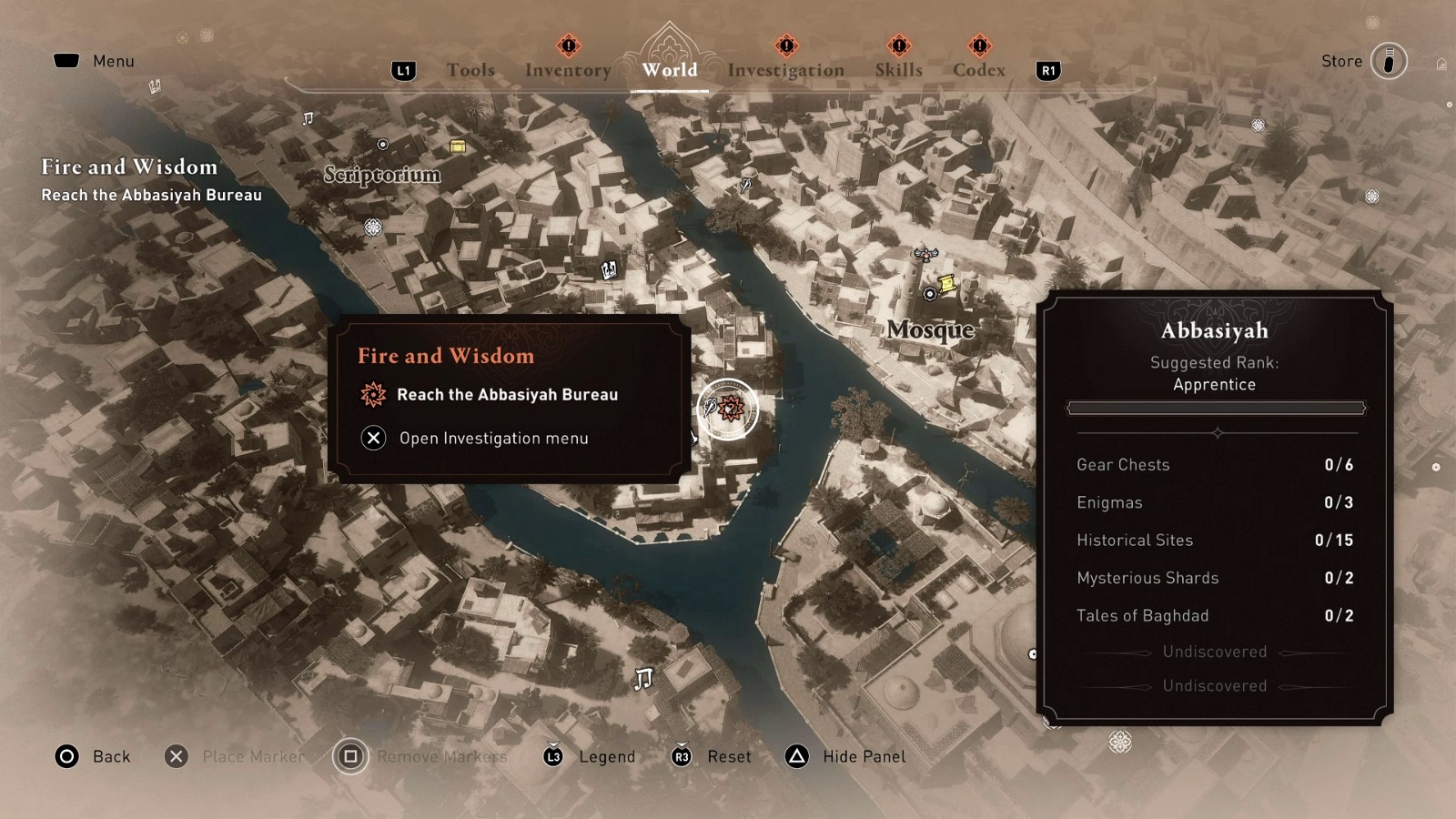Click the Menu icon in the top left
The width and height of the screenshot is (1456, 819).
[68, 58]
